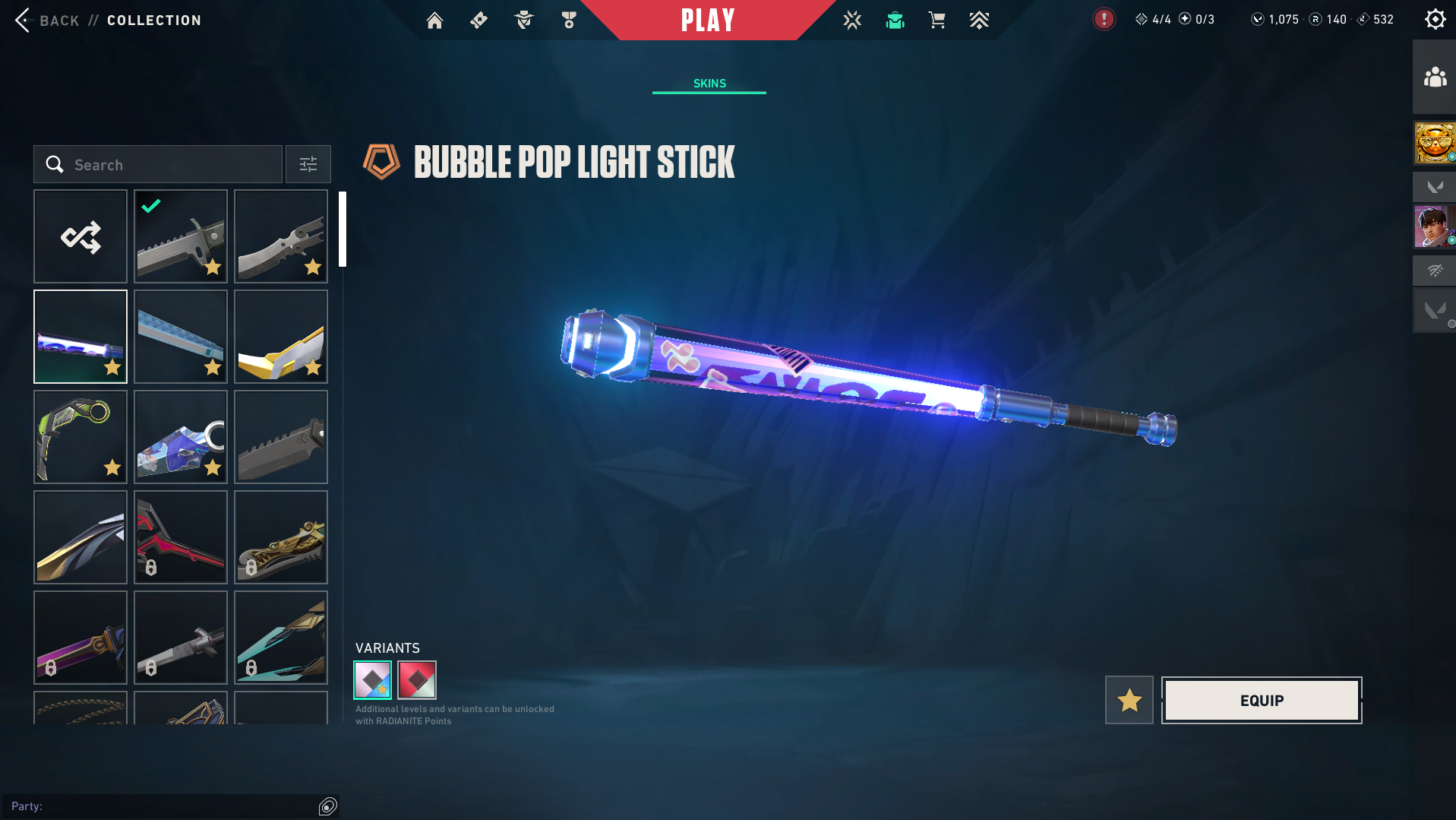Switch to the SKINS tab
The width and height of the screenshot is (1456, 820).
point(709,84)
